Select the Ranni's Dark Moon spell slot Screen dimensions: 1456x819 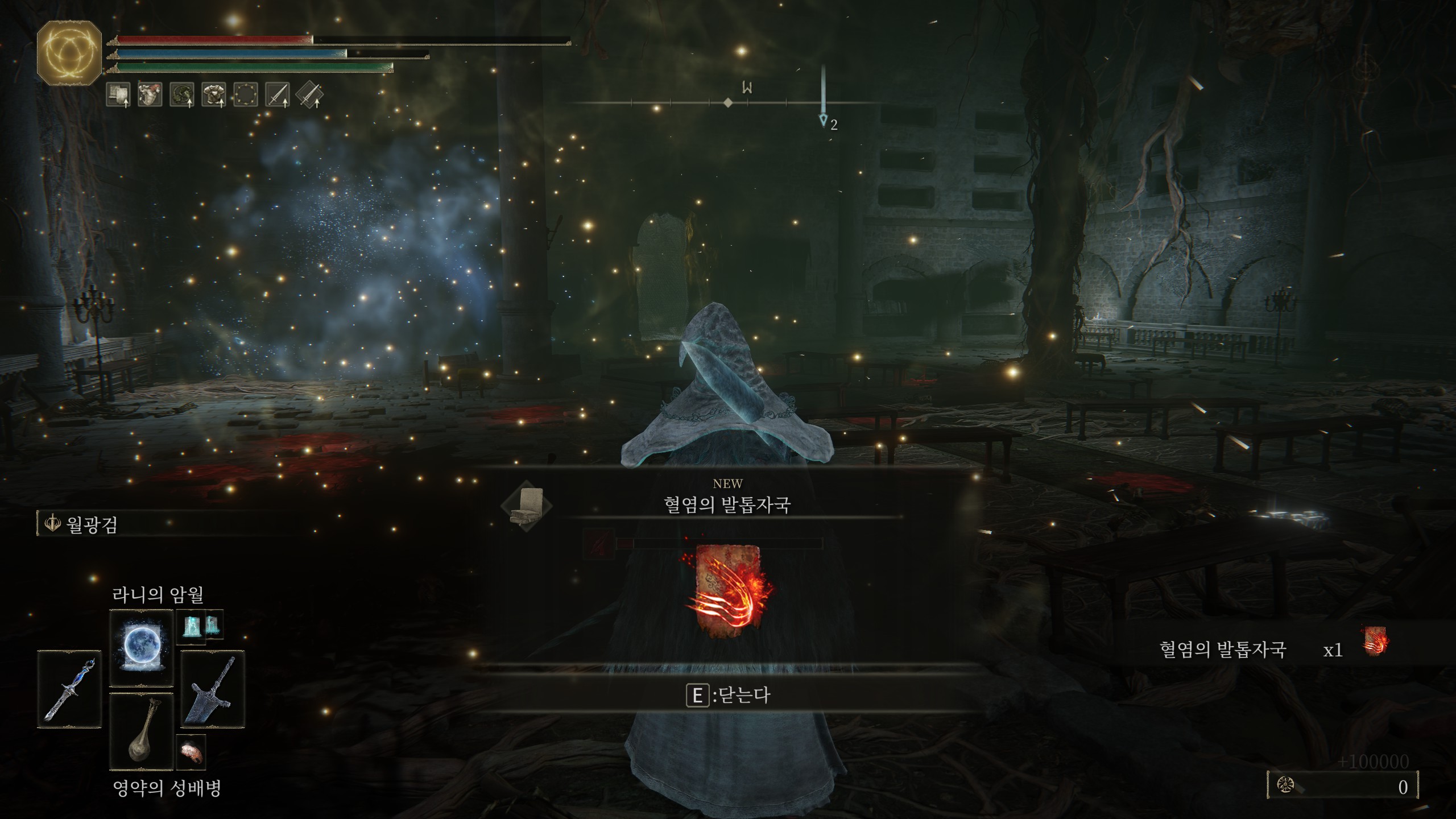[x=141, y=648]
